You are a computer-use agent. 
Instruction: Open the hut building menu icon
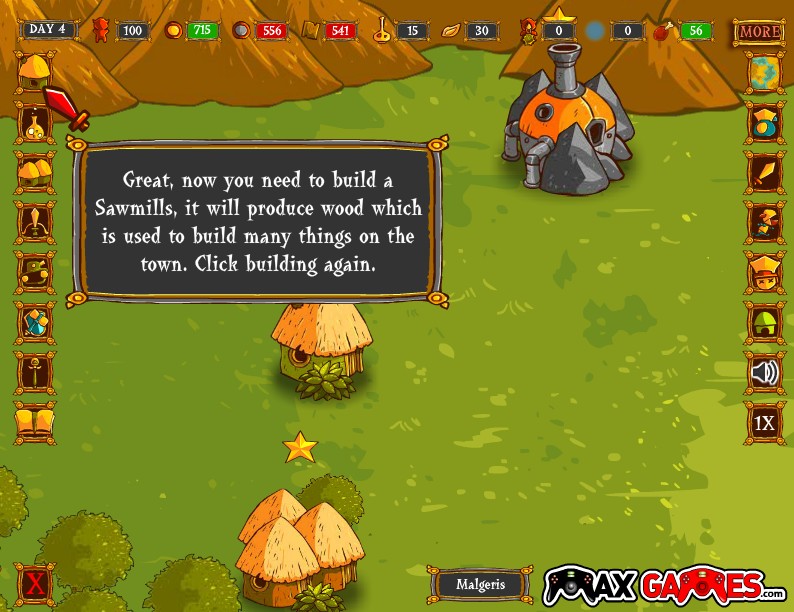tap(35, 70)
